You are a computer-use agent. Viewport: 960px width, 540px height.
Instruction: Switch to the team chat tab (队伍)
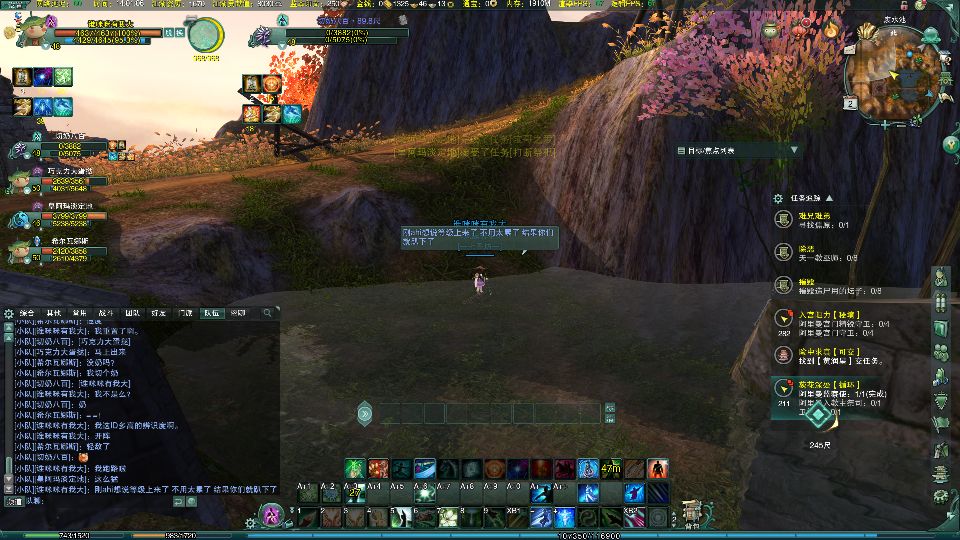[212, 313]
